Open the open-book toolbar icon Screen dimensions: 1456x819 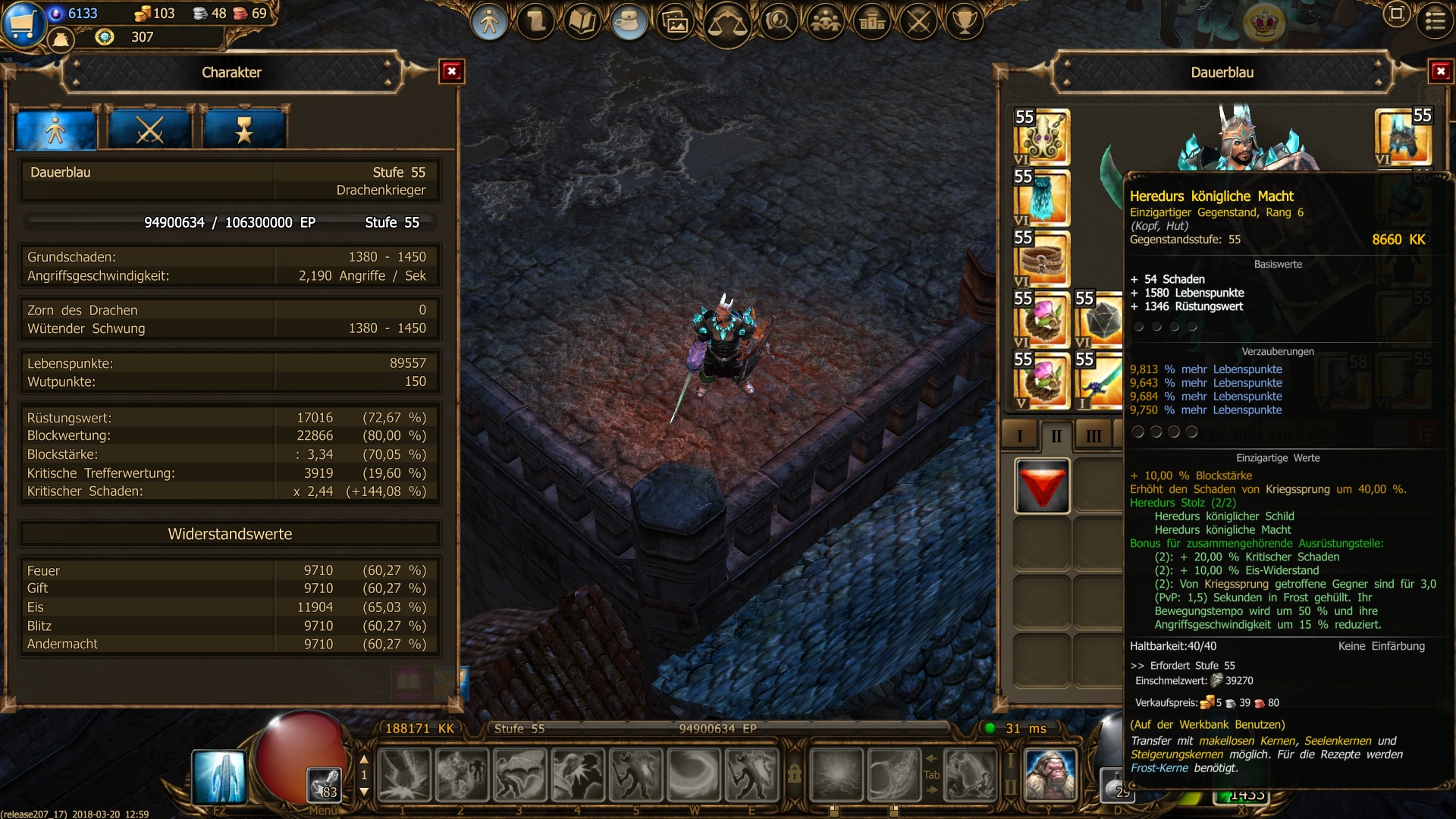(582, 23)
